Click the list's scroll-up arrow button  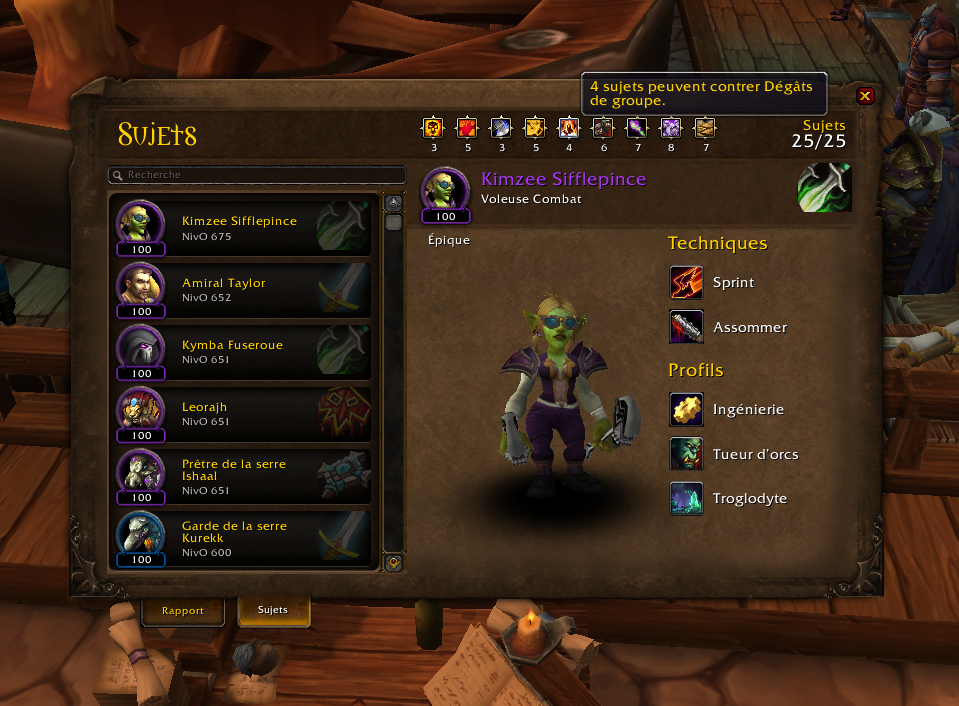[394, 202]
